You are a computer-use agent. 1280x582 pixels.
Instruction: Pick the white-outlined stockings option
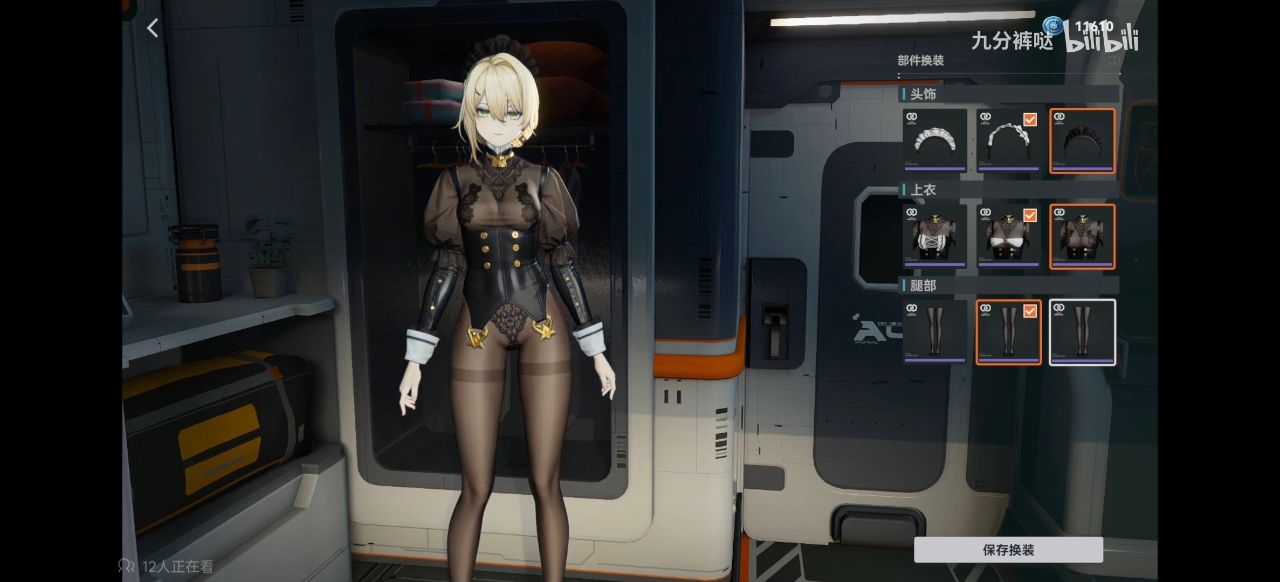tap(1082, 332)
